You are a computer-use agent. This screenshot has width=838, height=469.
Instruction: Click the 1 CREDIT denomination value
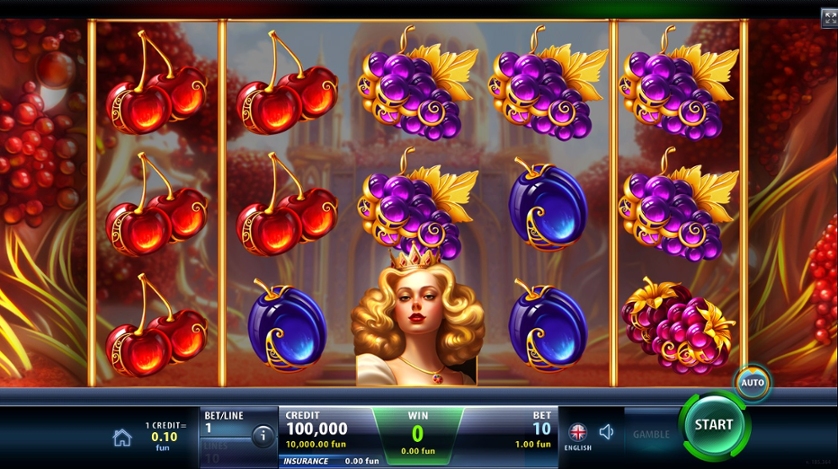tap(162, 436)
